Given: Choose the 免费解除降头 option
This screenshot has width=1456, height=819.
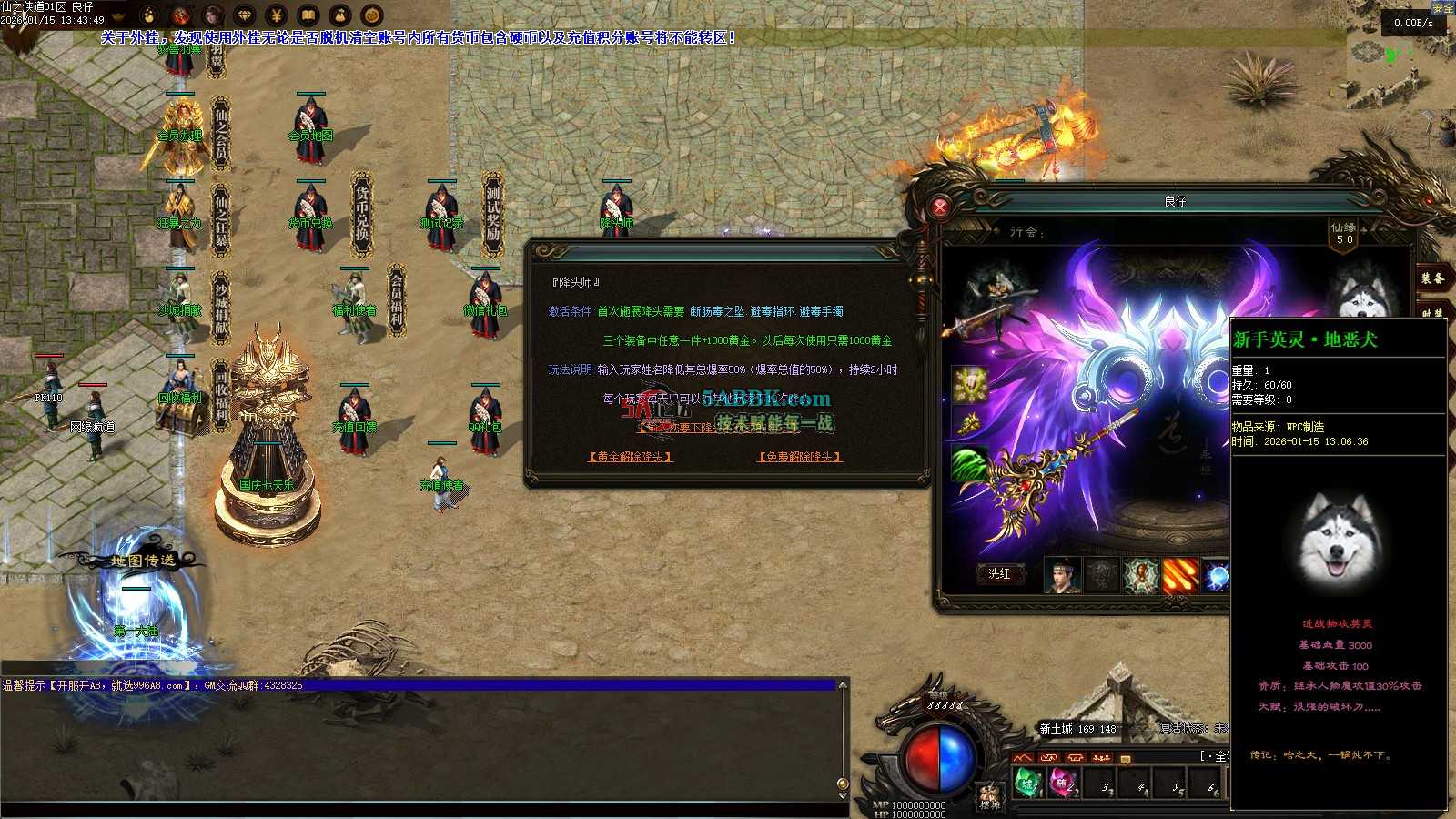Looking at the screenshot, I should [800, 457].
